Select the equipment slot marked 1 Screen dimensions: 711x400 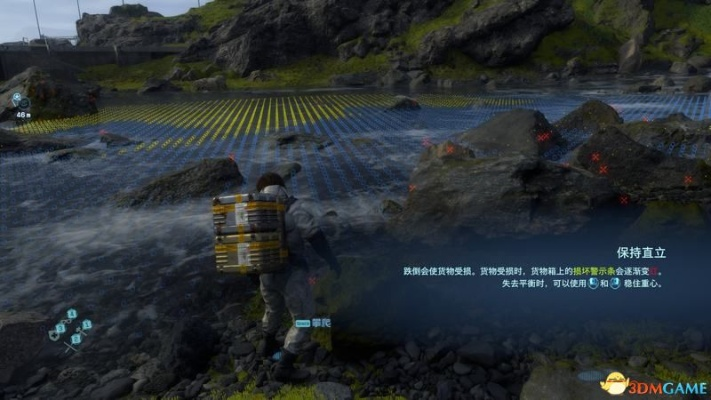coord(86,325)
